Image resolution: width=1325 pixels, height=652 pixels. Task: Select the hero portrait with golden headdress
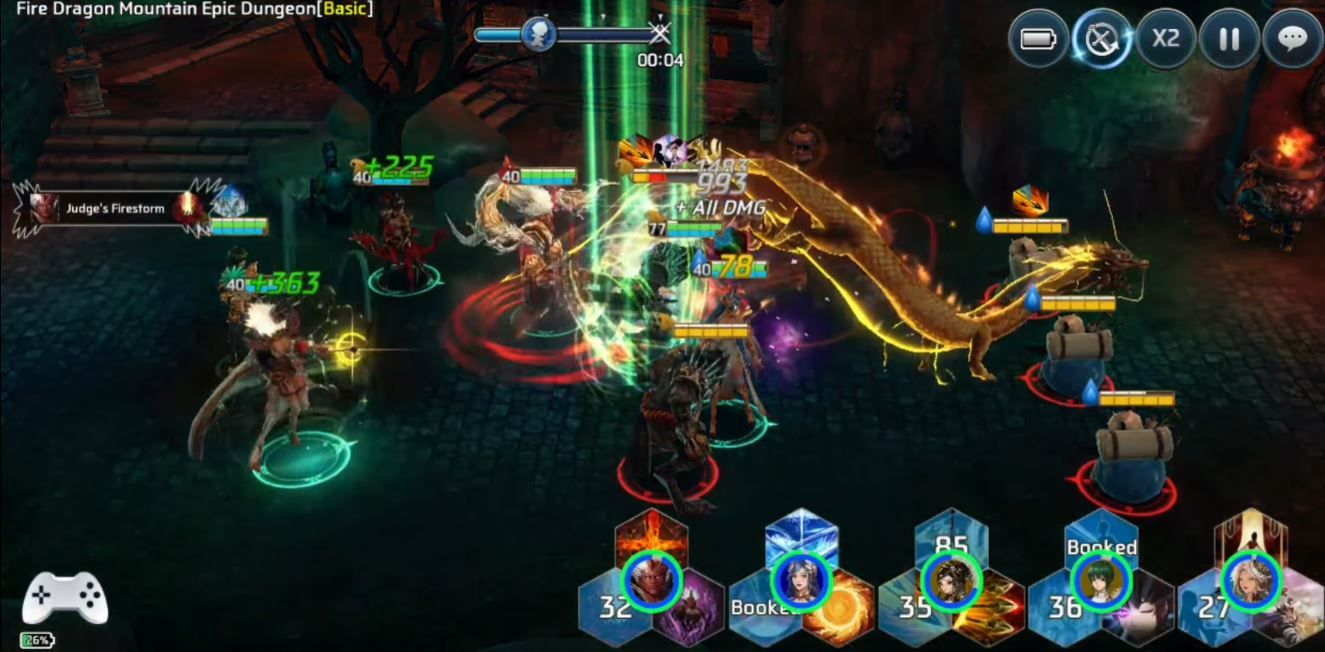click(951, 581)
